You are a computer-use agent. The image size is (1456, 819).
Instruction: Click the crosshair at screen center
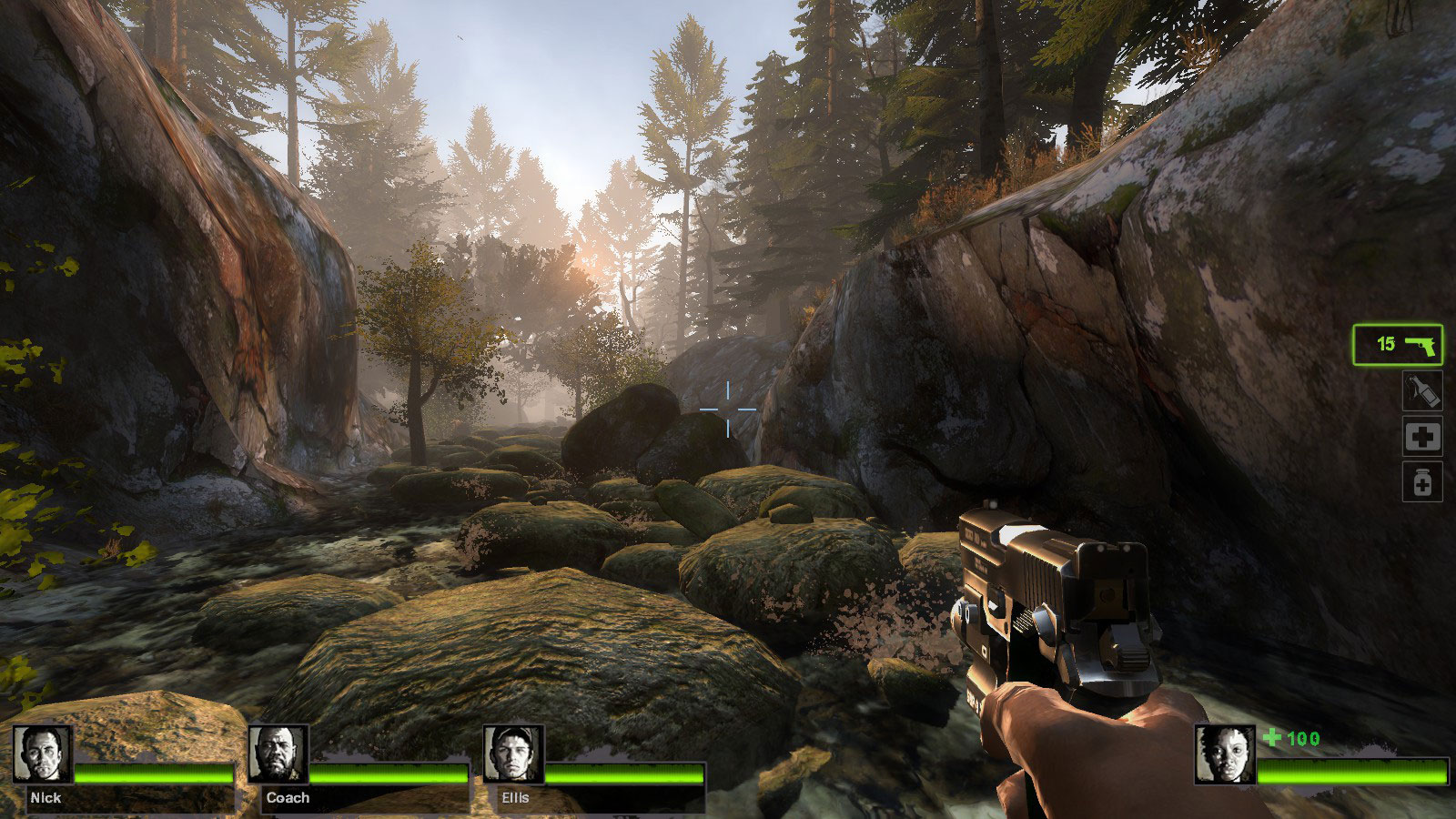coord(728,411)
